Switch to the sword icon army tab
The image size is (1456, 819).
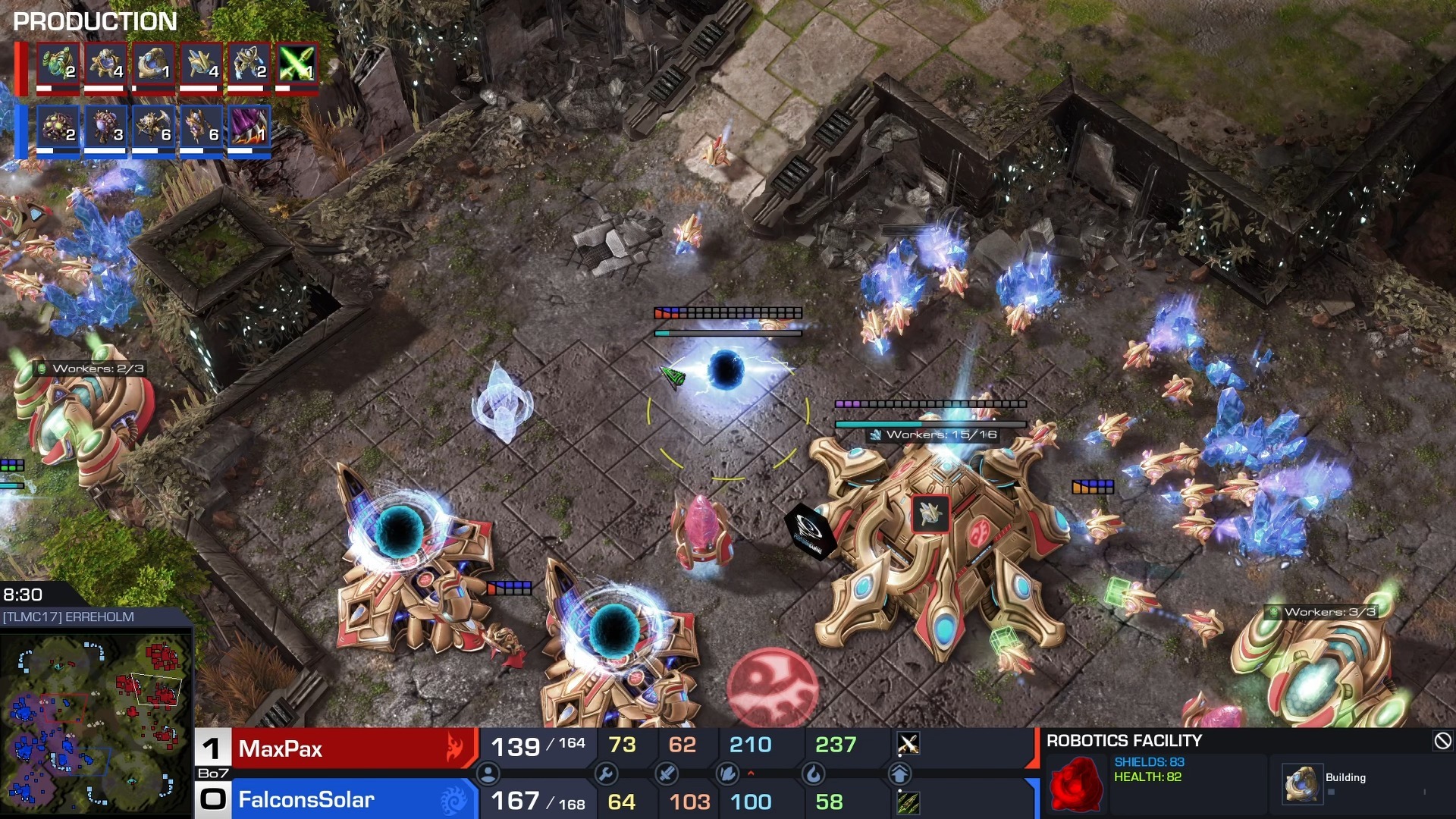(x=667, y=774)
